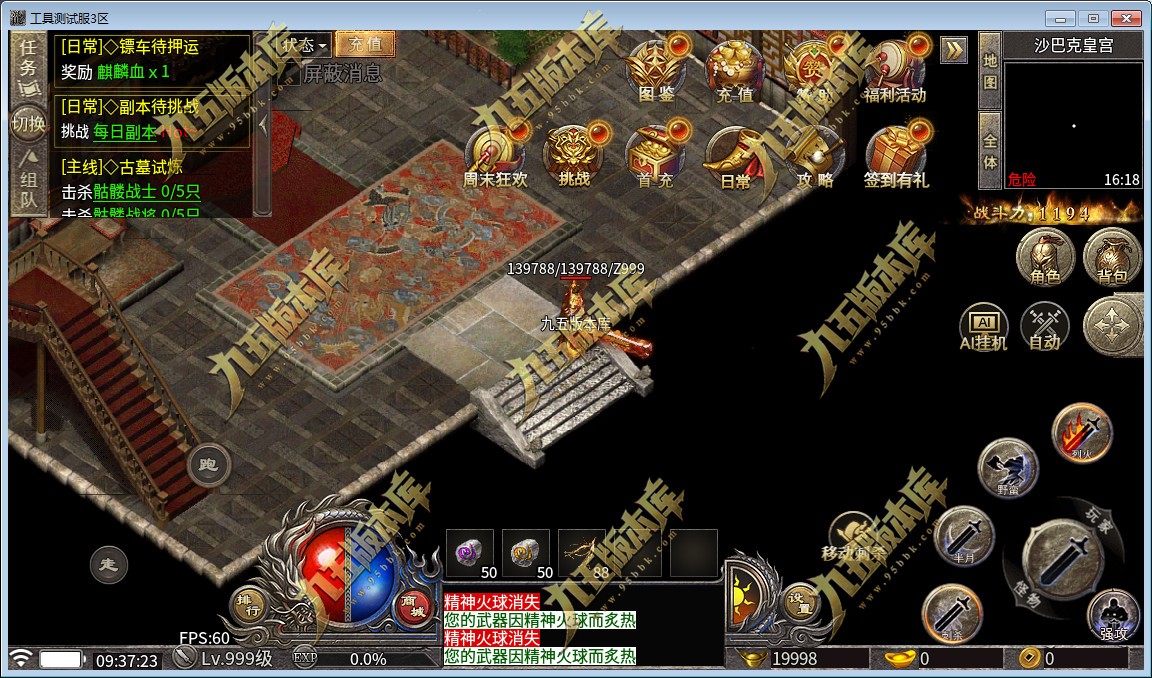Screen dimensions: 1152x678
Task: Open the 设置 settings button
Action: [x=798, y=601]
